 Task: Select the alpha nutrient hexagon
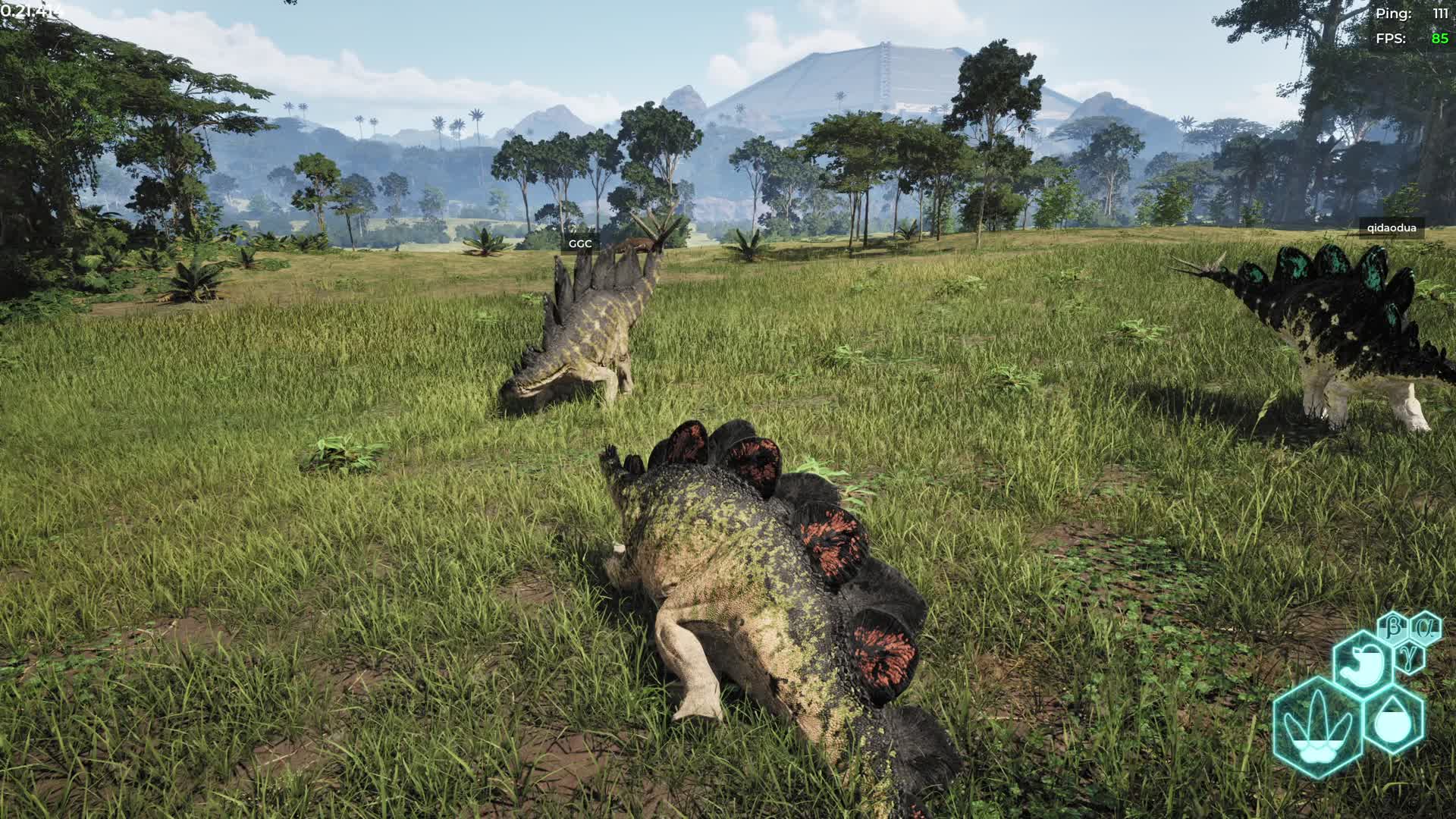coord(1426,628)
